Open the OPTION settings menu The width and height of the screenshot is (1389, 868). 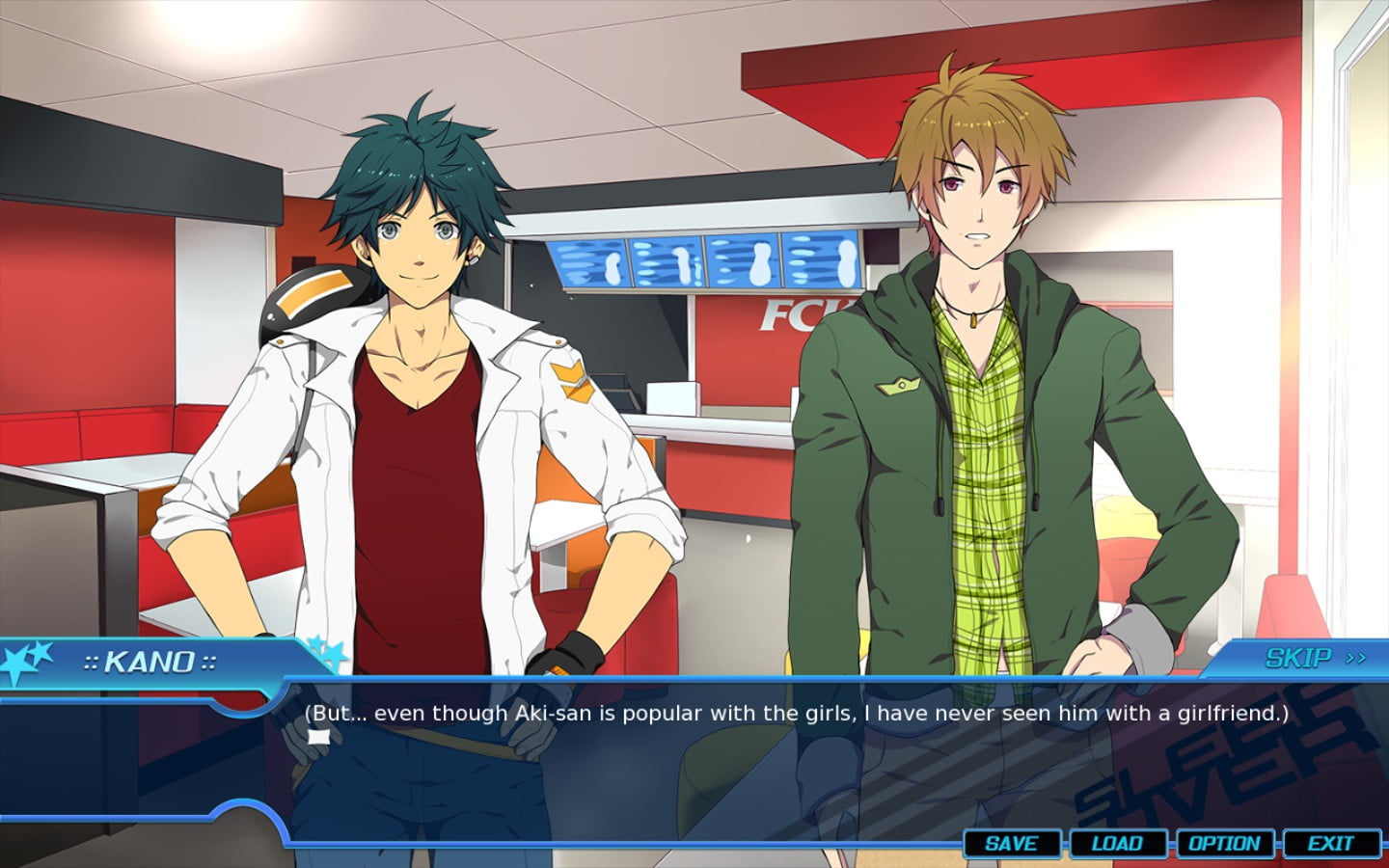1224,843
